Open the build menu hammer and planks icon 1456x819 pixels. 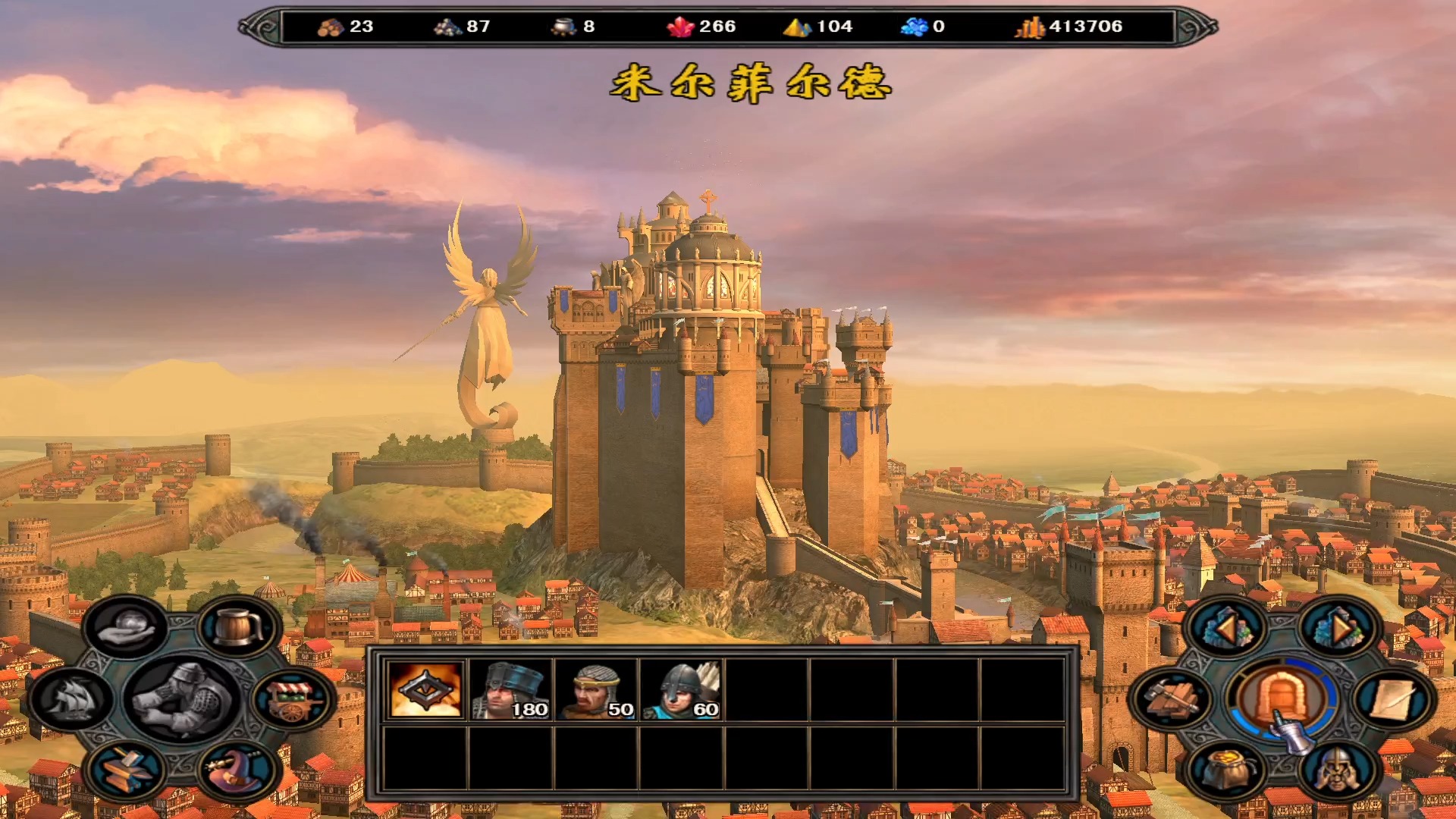(x=1172, y=699)
